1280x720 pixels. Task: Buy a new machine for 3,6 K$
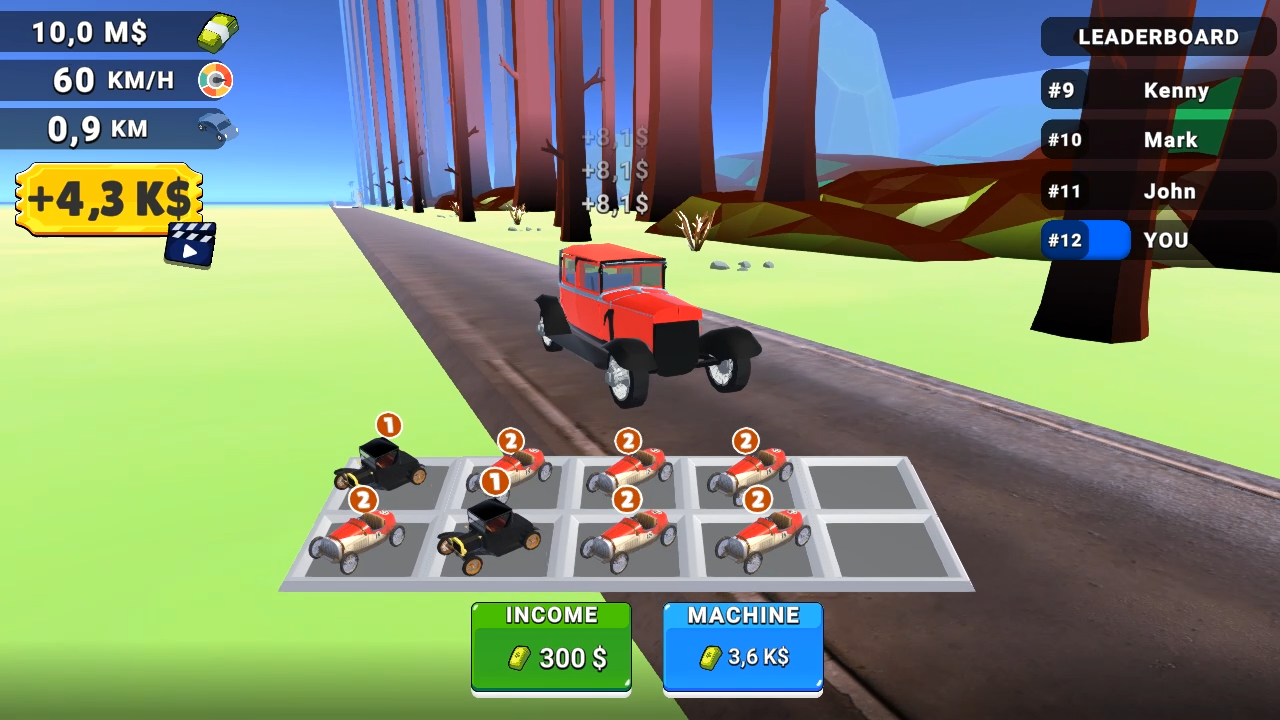point(743,645)
